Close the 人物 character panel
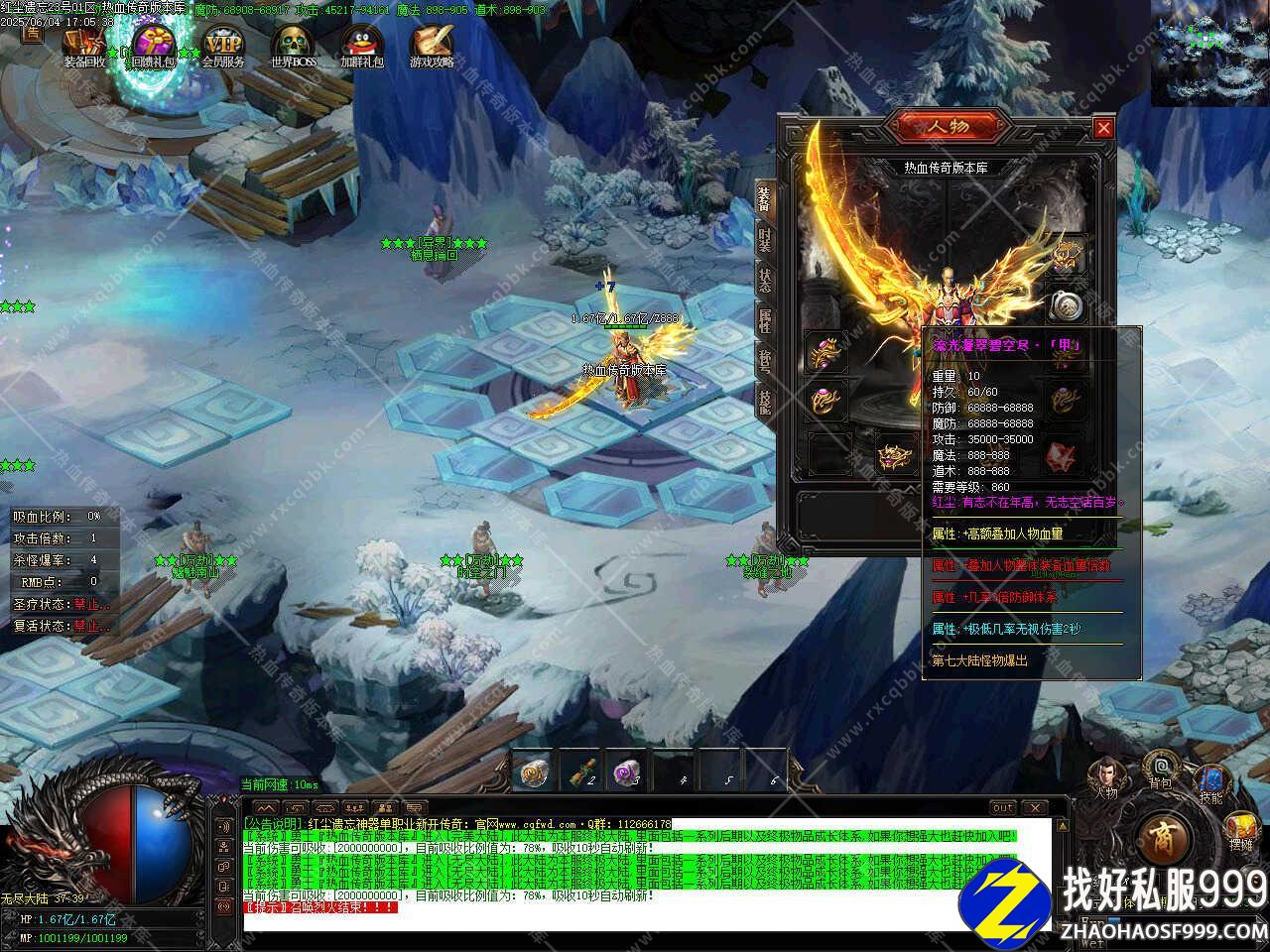The image size is (1270, 952). (1103, 128)
